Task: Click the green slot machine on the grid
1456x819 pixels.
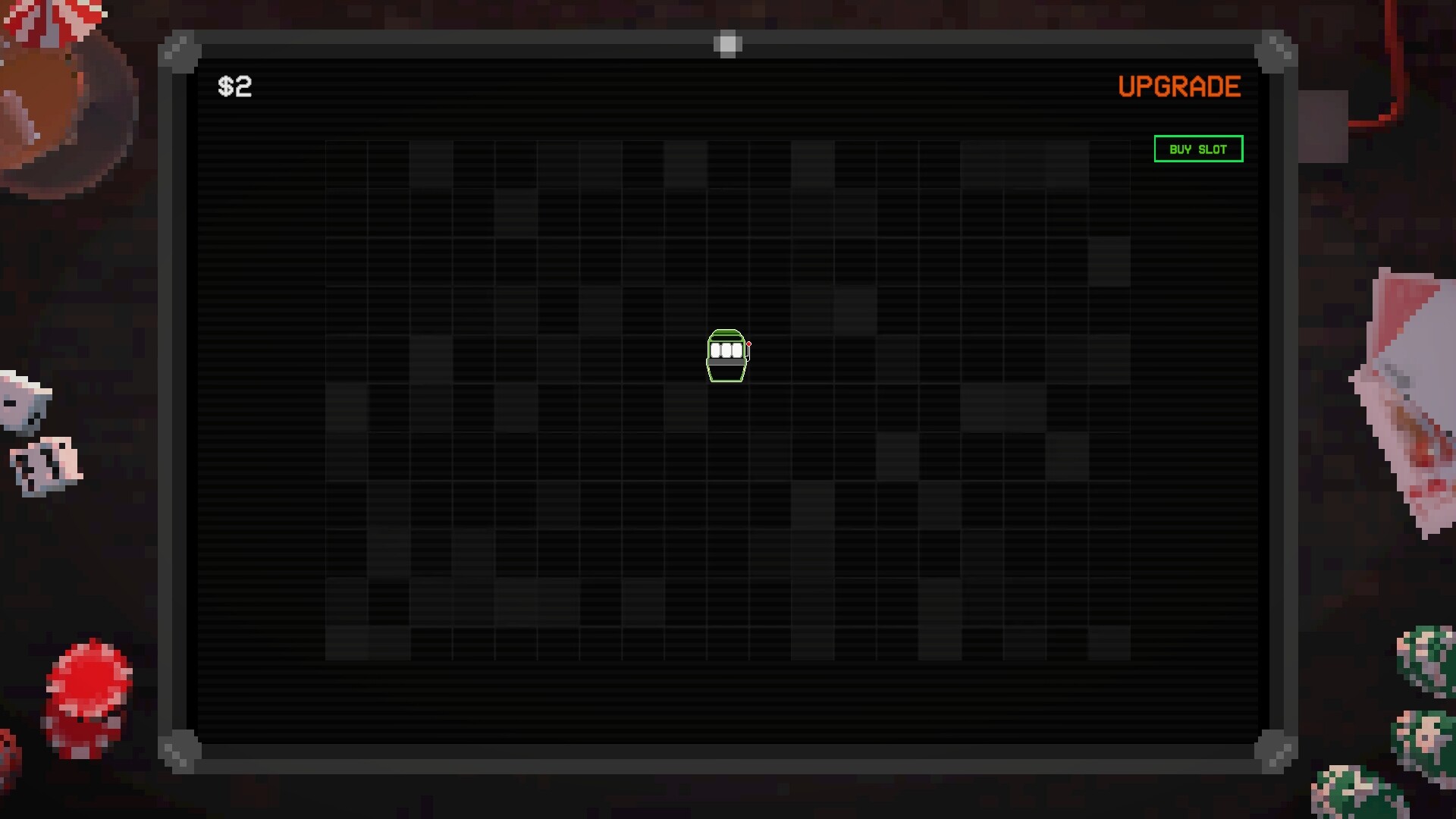Action: tap(726, 356)
